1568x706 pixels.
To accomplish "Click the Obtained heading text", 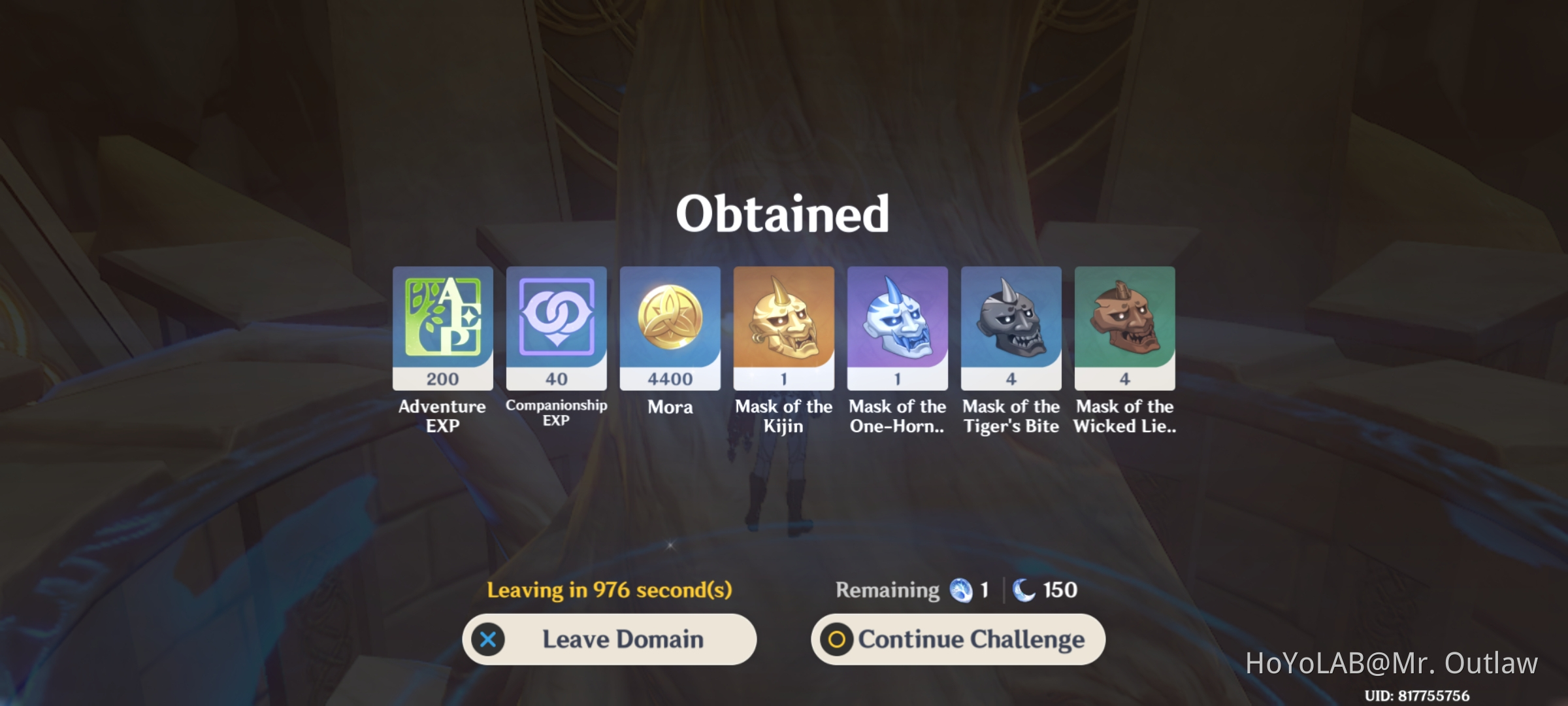I will (x=783, y=214).
